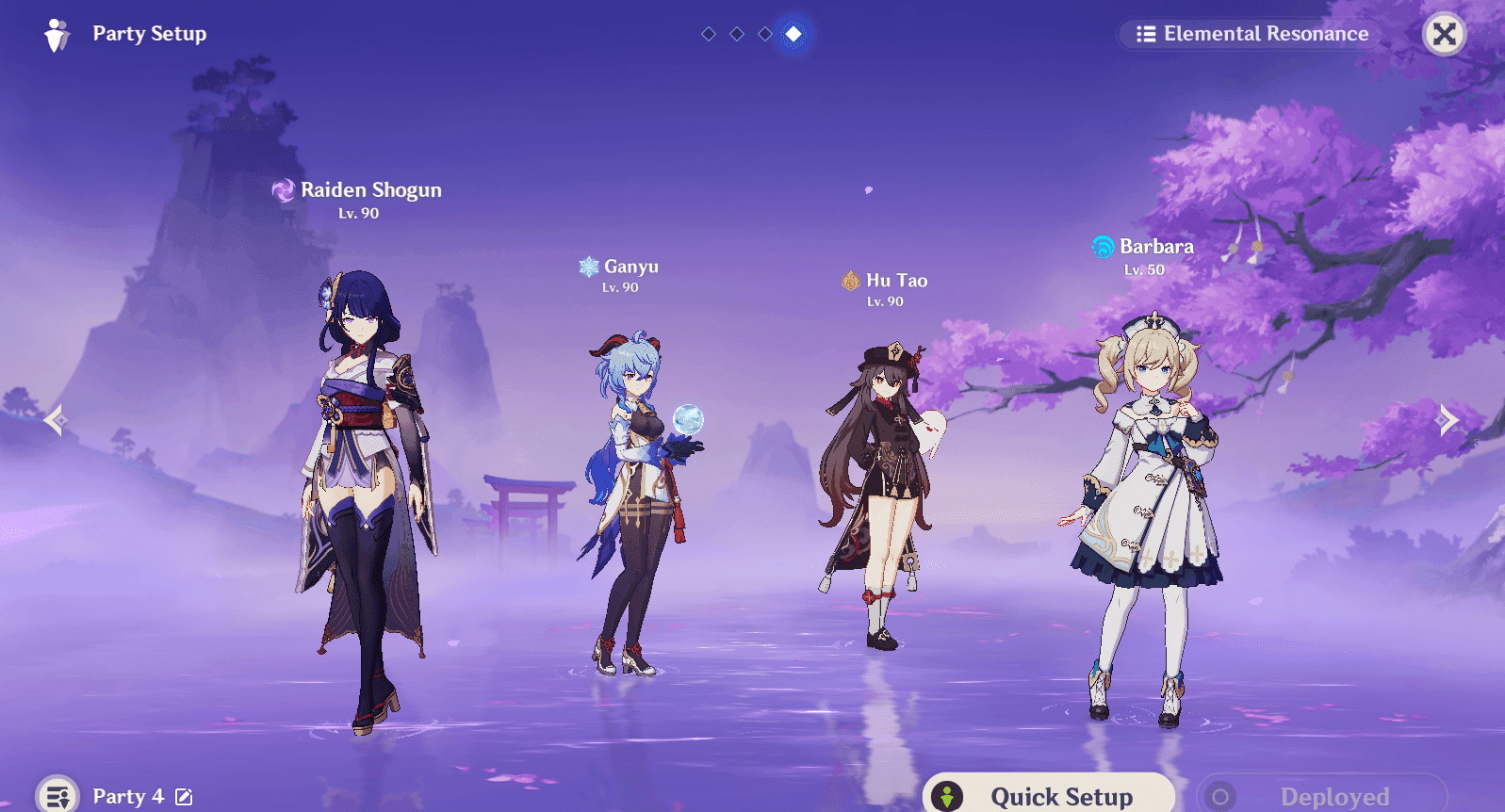Open the Elemental Resonance panel
This screenshot has height=812, width=1505.
click(1251, 34)
